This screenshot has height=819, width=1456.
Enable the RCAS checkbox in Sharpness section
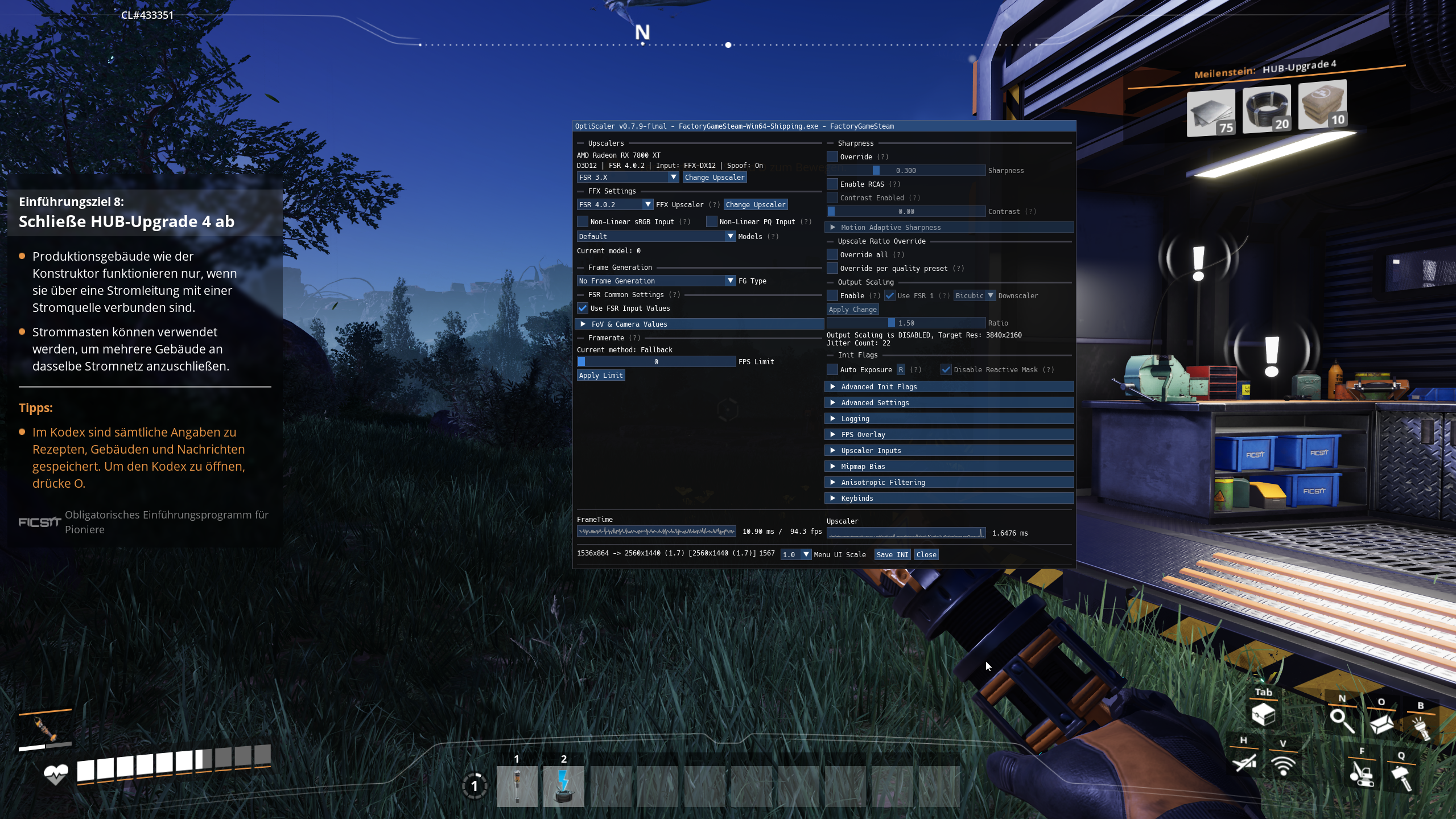tap(832, 184)
